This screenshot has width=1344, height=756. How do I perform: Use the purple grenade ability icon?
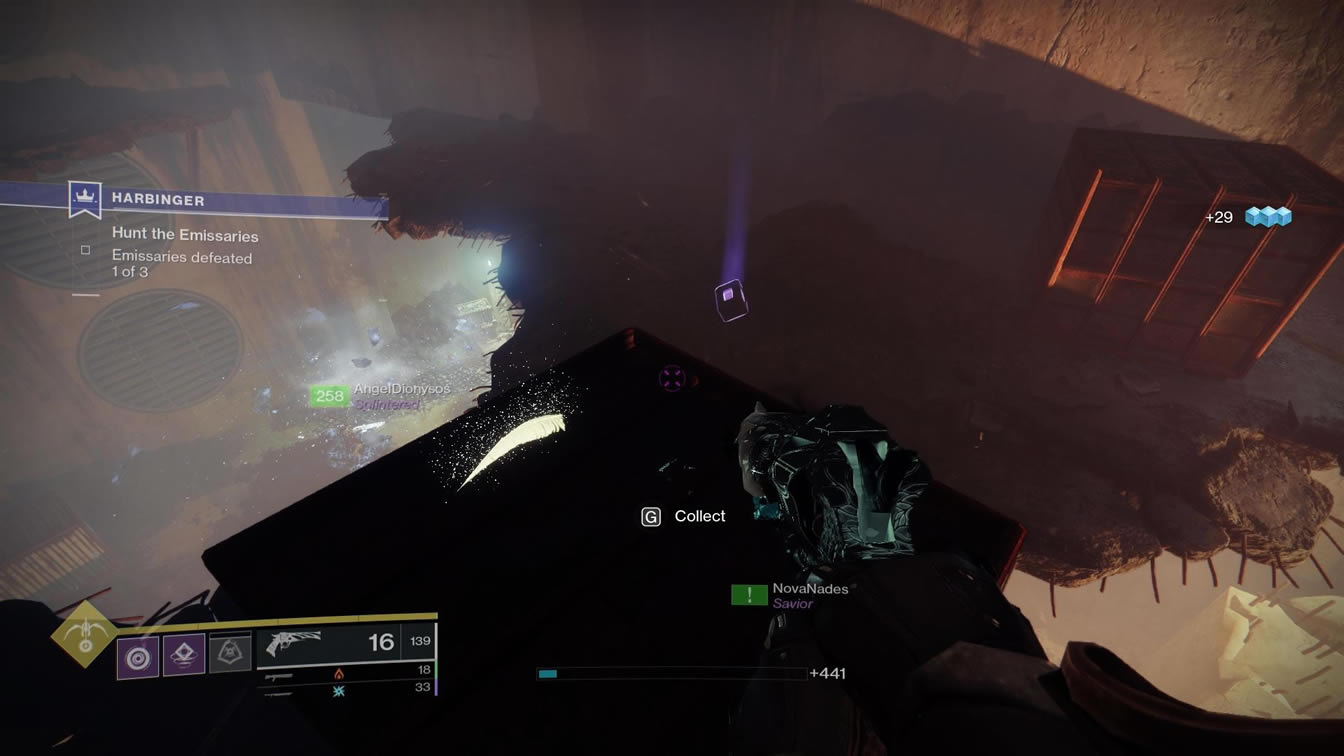[x=138, y=658]
